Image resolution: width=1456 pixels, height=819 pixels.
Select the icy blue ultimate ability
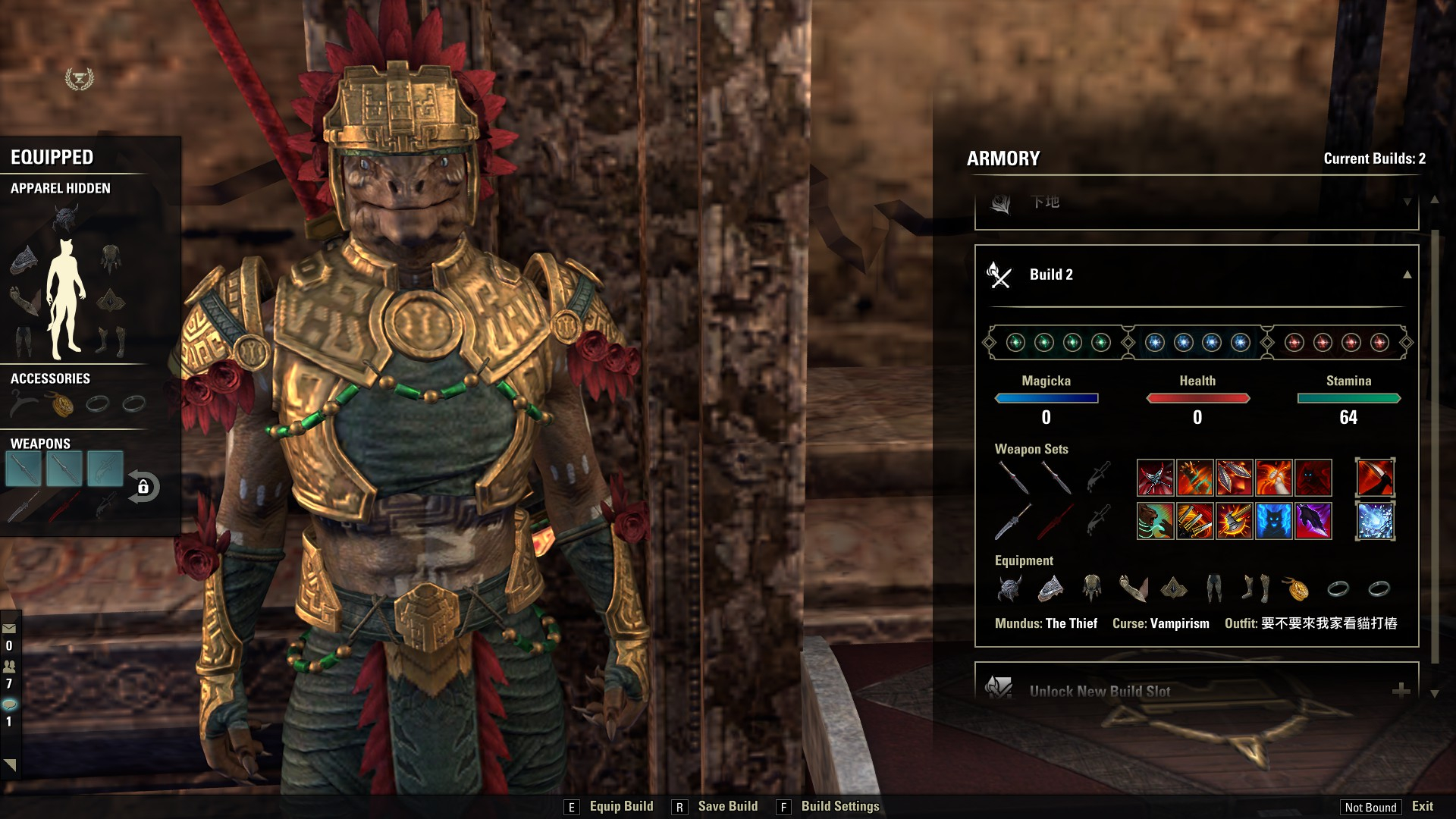click(1375, 521)
